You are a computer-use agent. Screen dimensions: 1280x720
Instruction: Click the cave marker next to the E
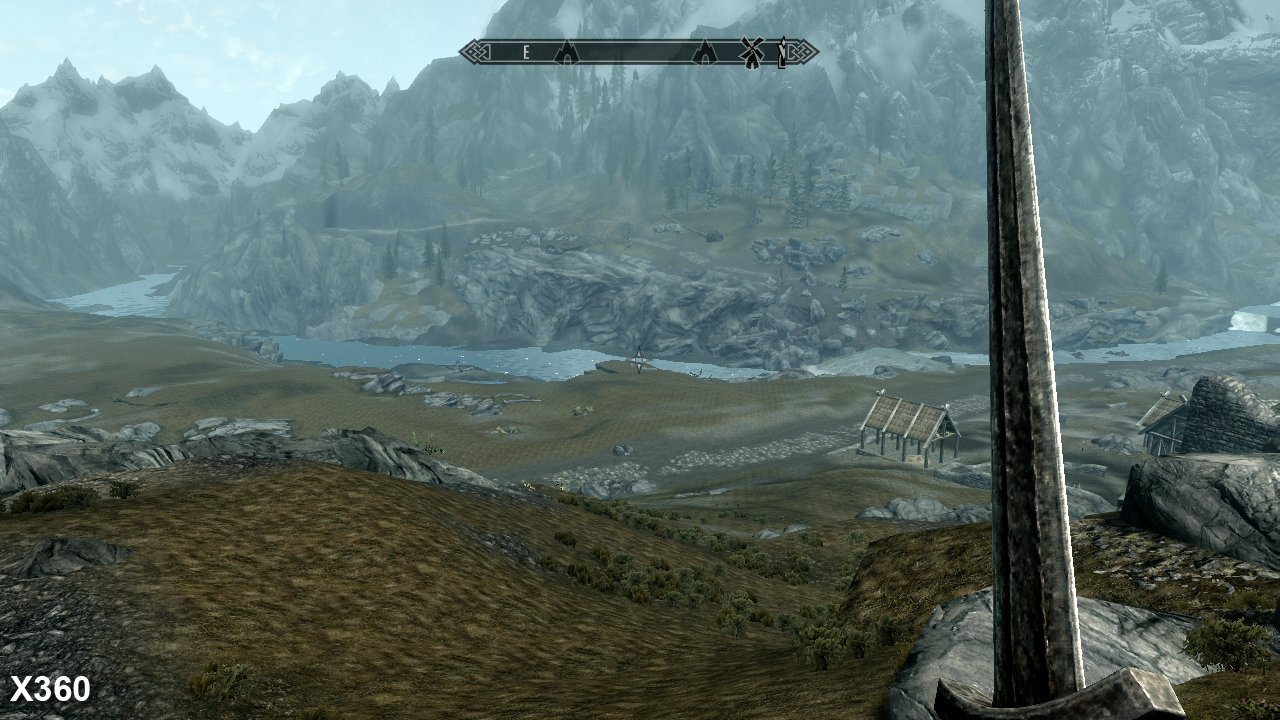[567, 53]
